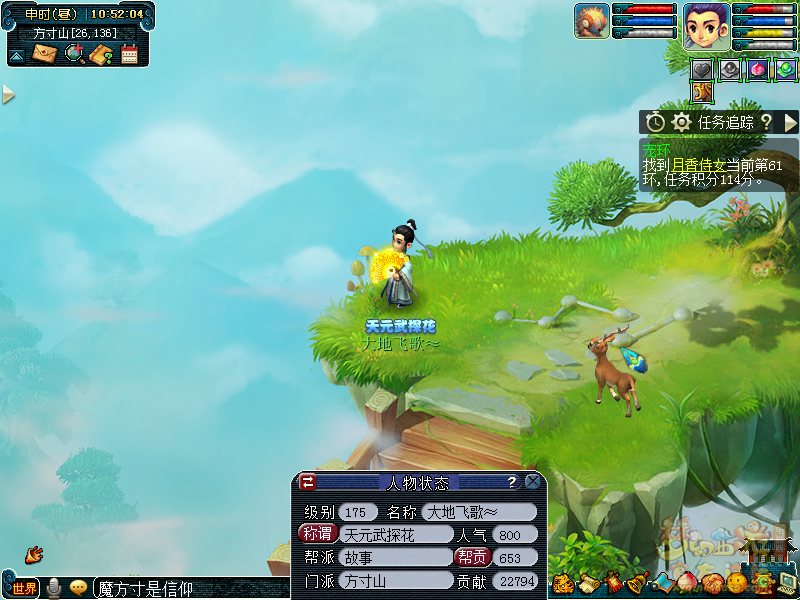Open the guide book with question mark
800x600 pixels.
(x=101, y=54)
